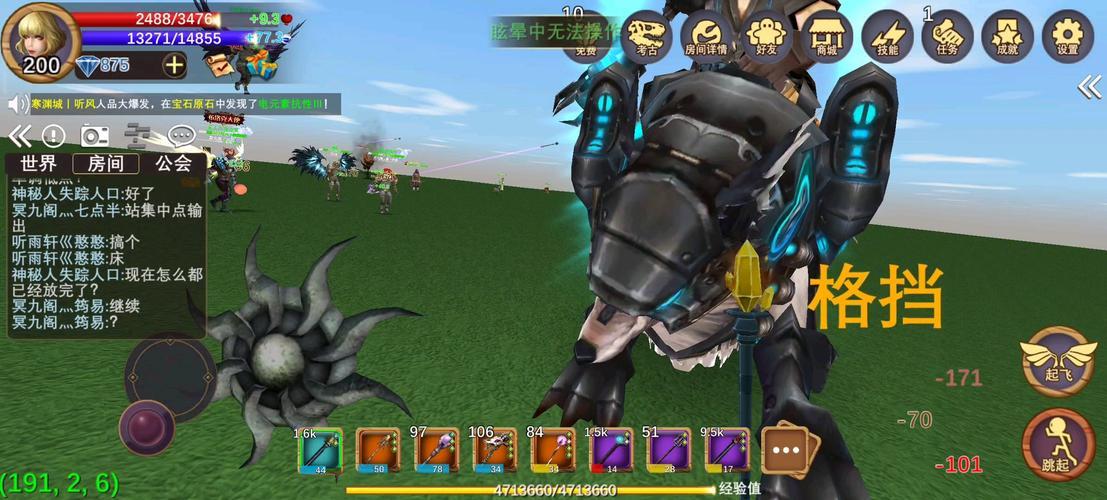Screen dimensions: 1107x500
Task: Take a screenshot with the camera icon
Action: click(x=95, y=136)
